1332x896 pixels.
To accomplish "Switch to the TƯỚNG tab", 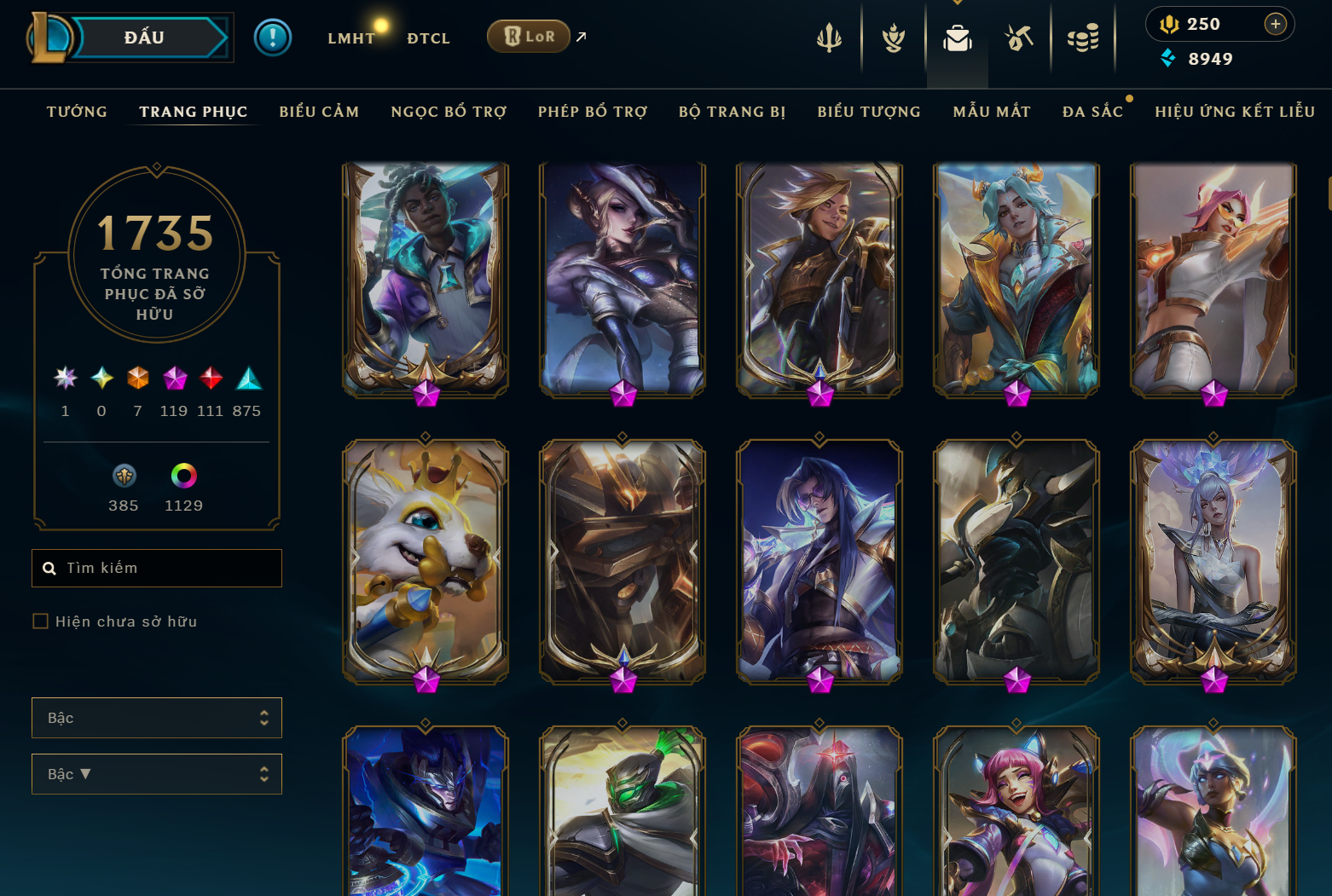I will point(77,112).
